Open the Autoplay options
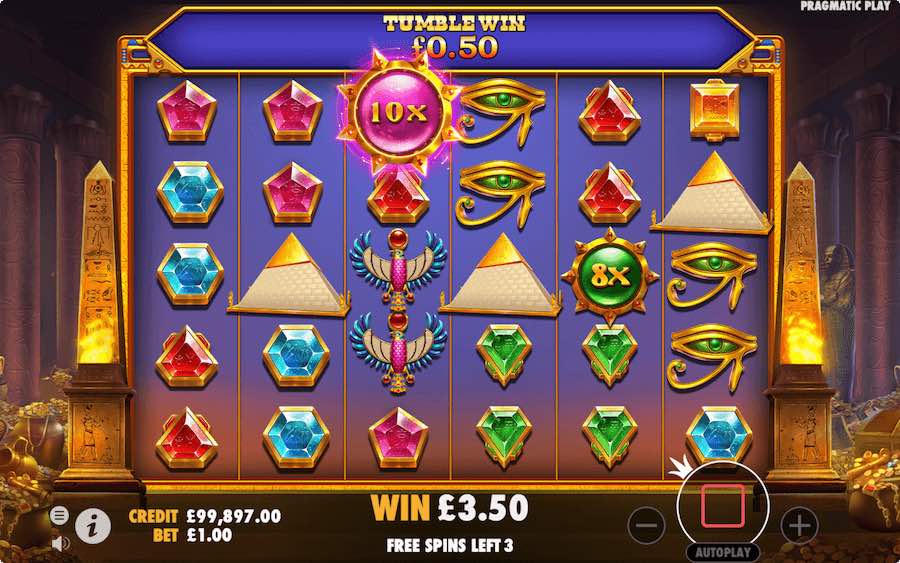The width and height of the screenshot is (900, 563). point(722,552)
